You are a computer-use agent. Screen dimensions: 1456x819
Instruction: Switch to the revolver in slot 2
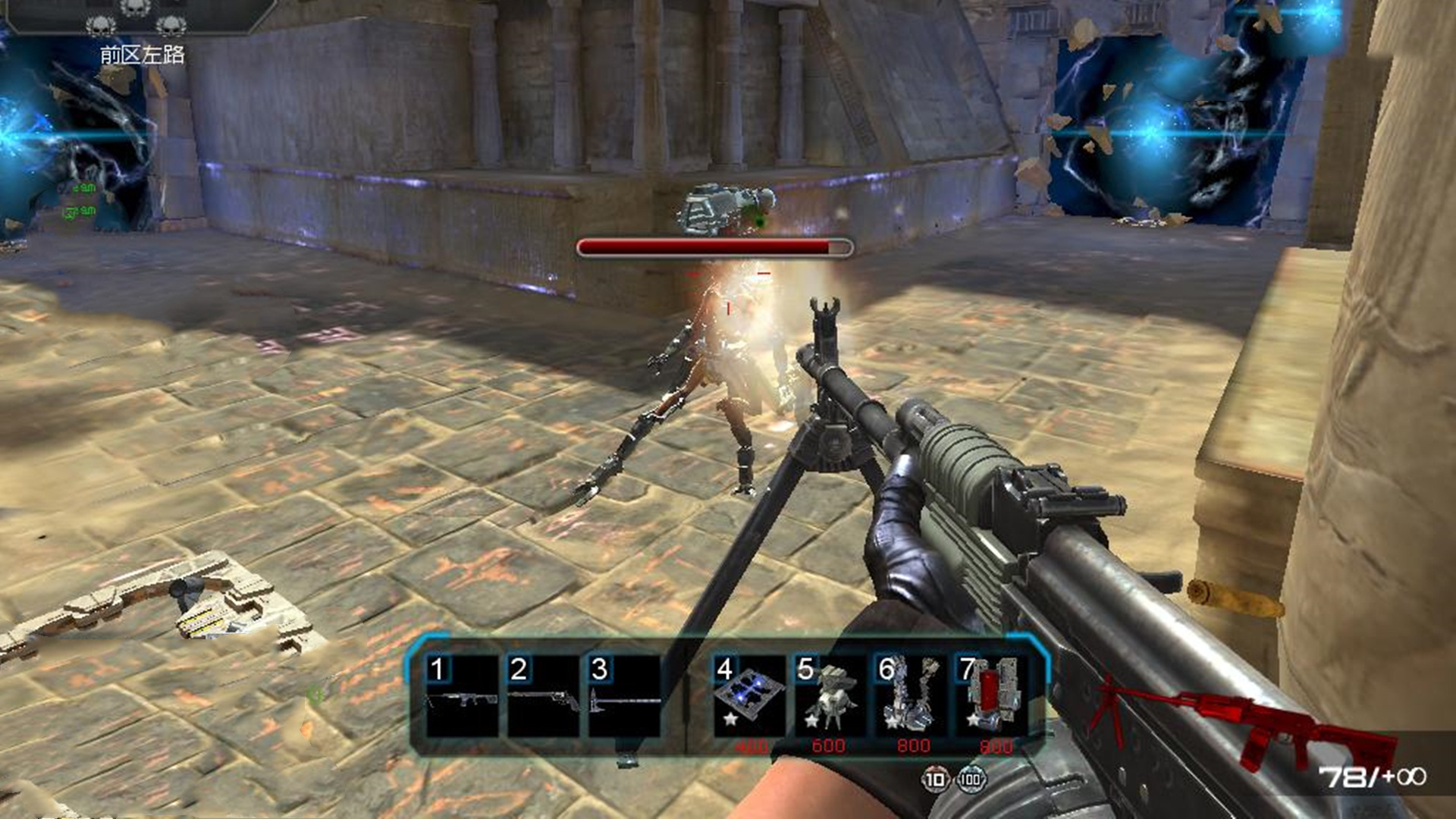tap(543, 696)
